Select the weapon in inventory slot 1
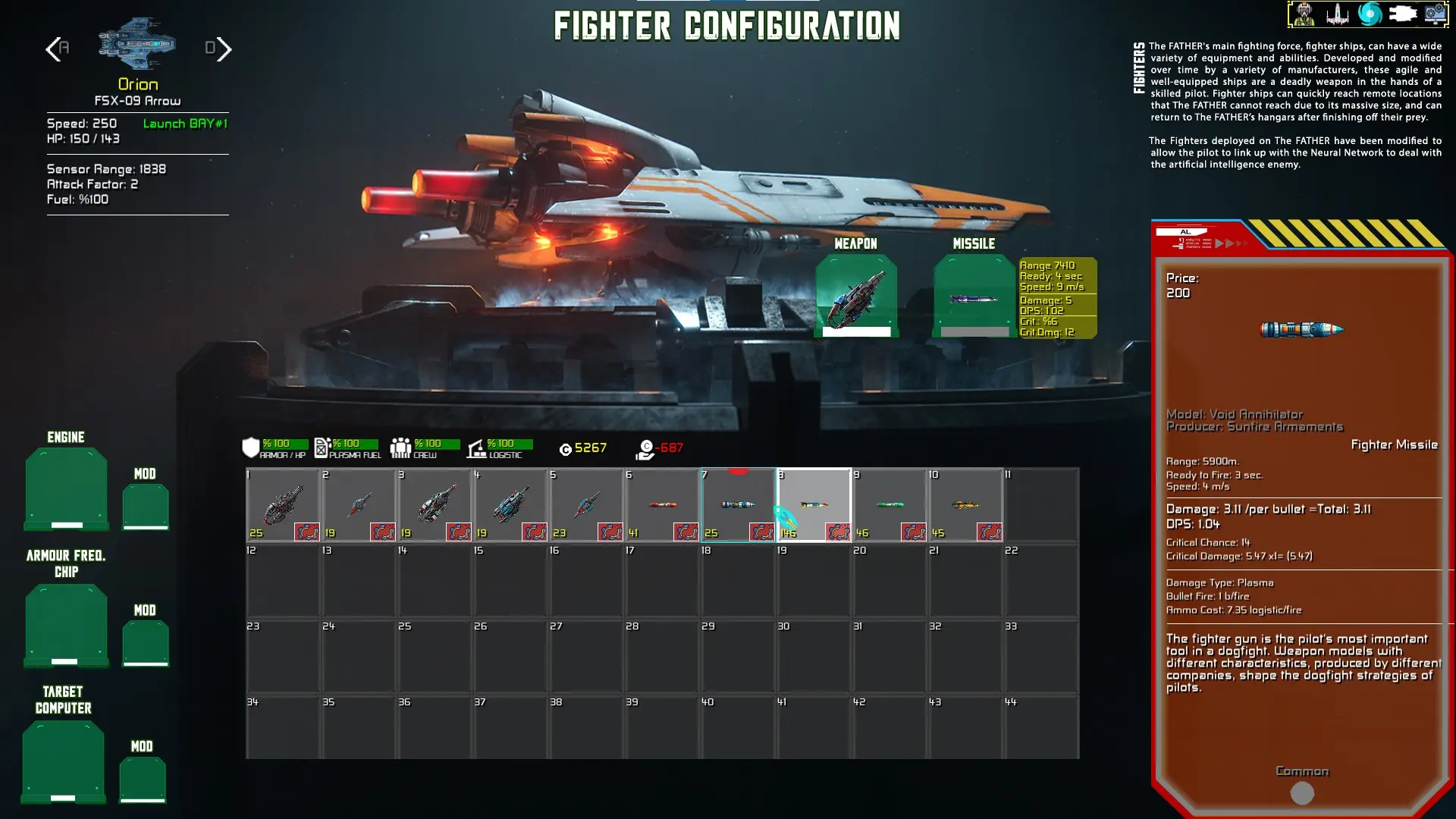The width and height of the screenshot is (1456, 819). coord(282,504)
